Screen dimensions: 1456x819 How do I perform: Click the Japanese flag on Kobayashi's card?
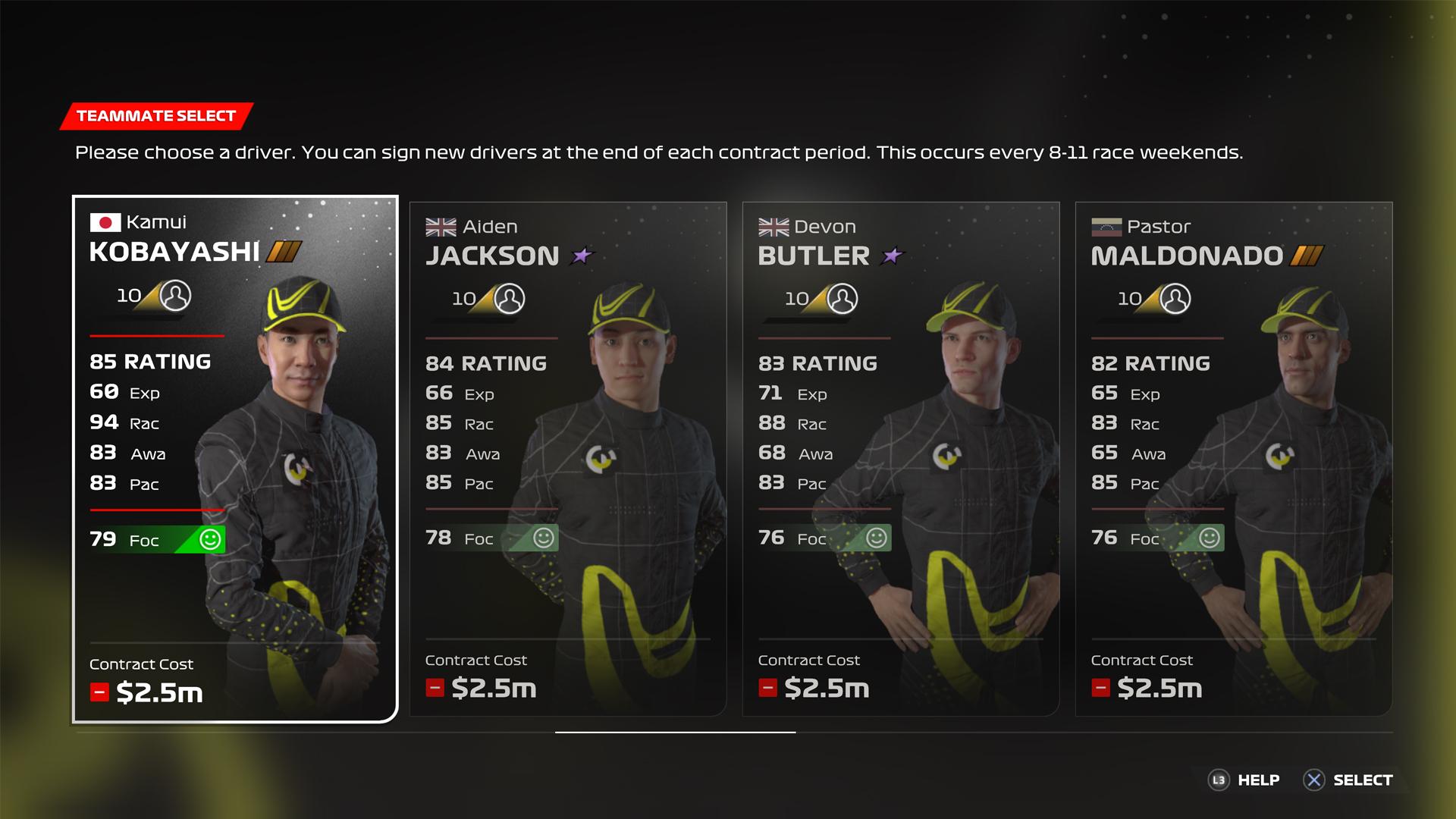click(x=106, y=223)
